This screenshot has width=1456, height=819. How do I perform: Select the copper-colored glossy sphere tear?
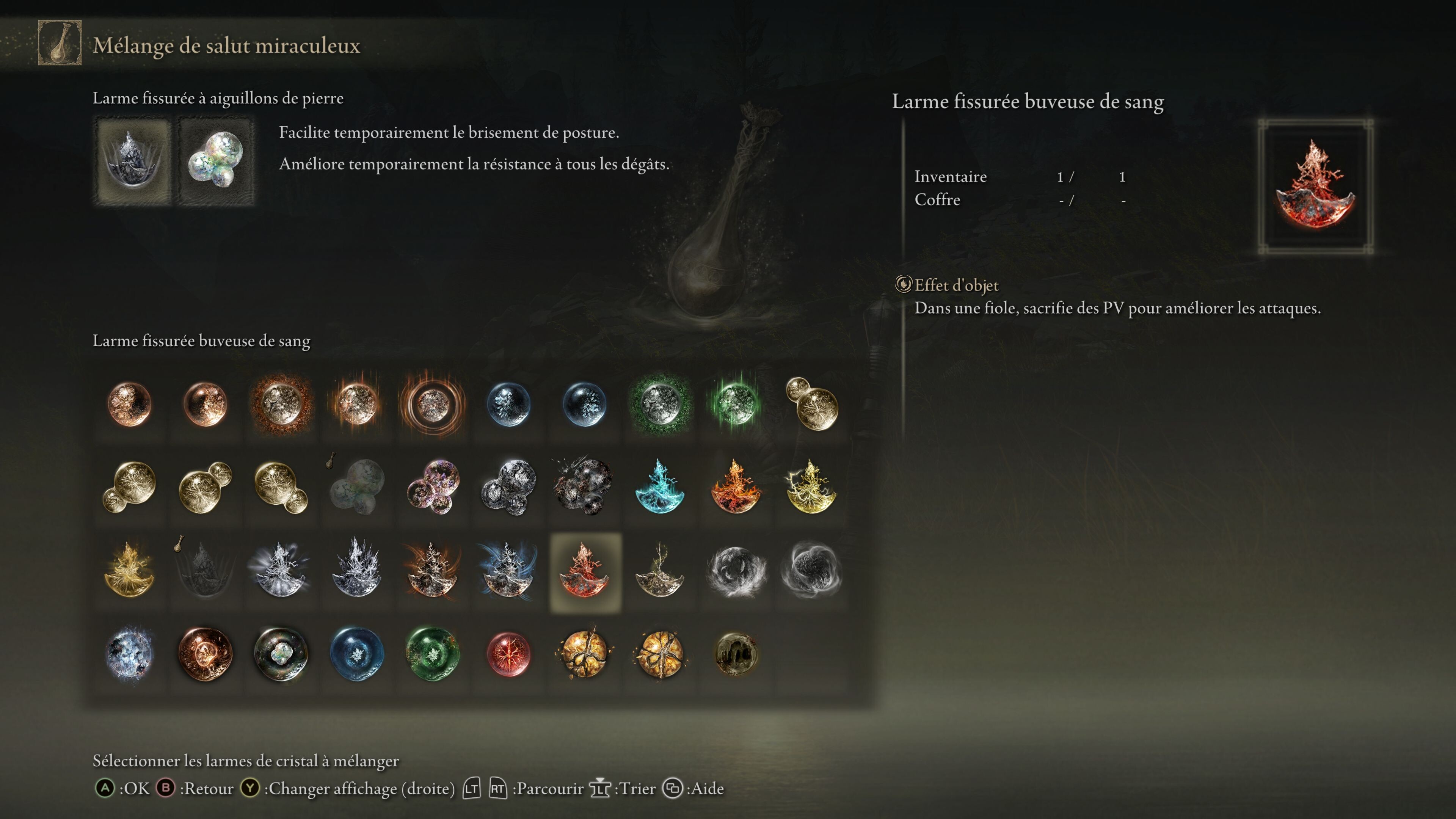205,654
